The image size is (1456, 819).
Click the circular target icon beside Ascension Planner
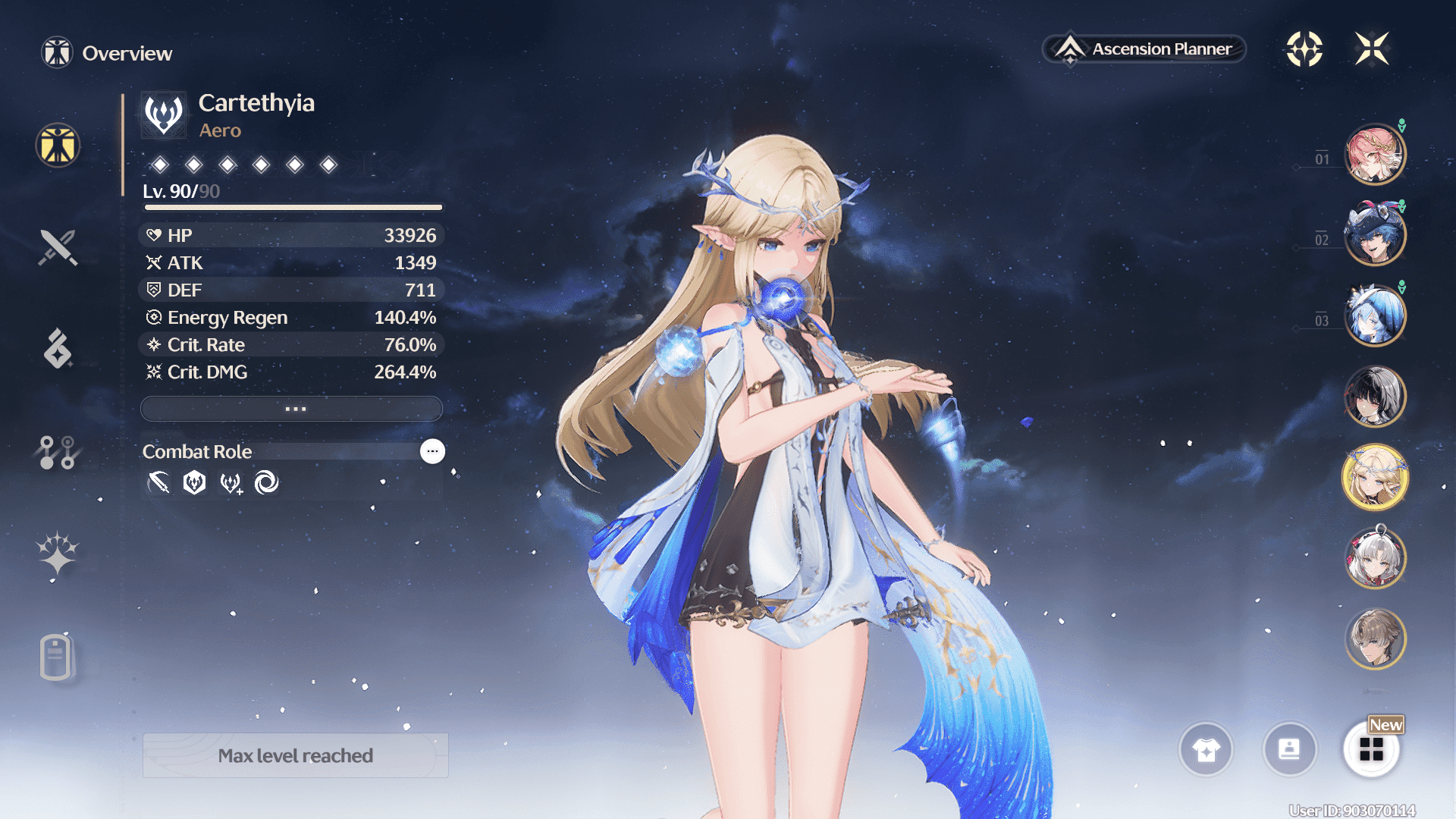point(1304,49)
